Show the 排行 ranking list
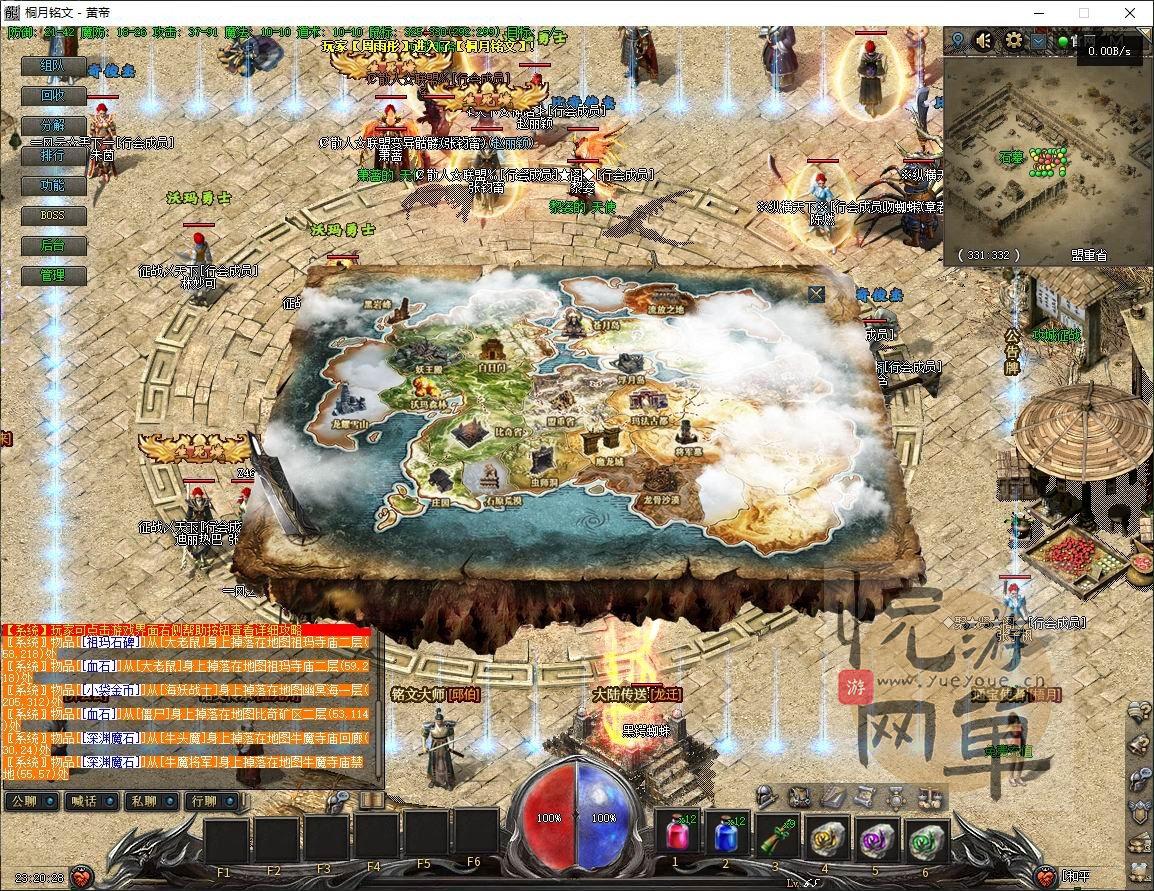The image size is (1154, 891). 52,156
